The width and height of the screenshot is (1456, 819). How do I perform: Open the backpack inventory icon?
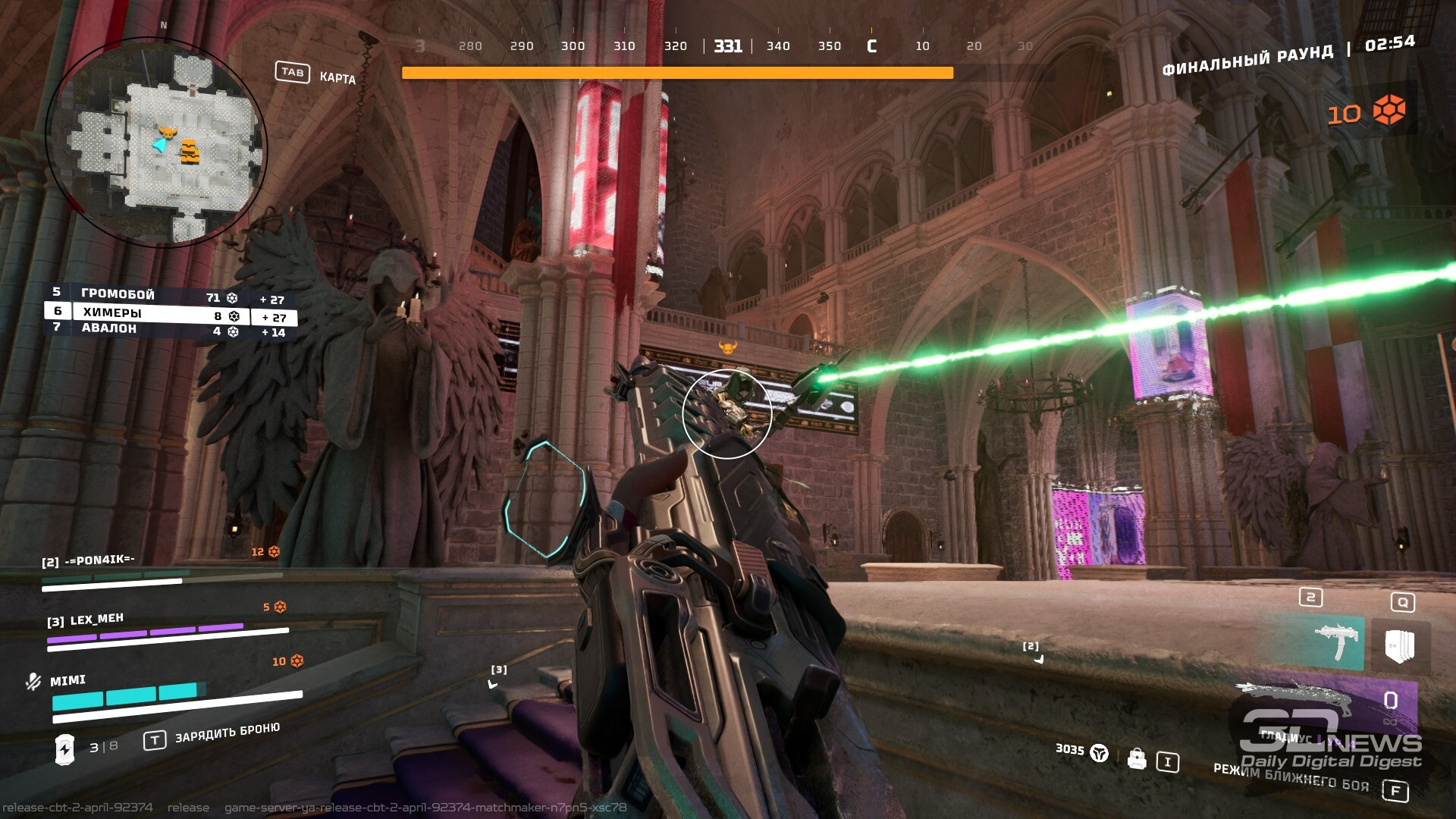coord(1136,758)
